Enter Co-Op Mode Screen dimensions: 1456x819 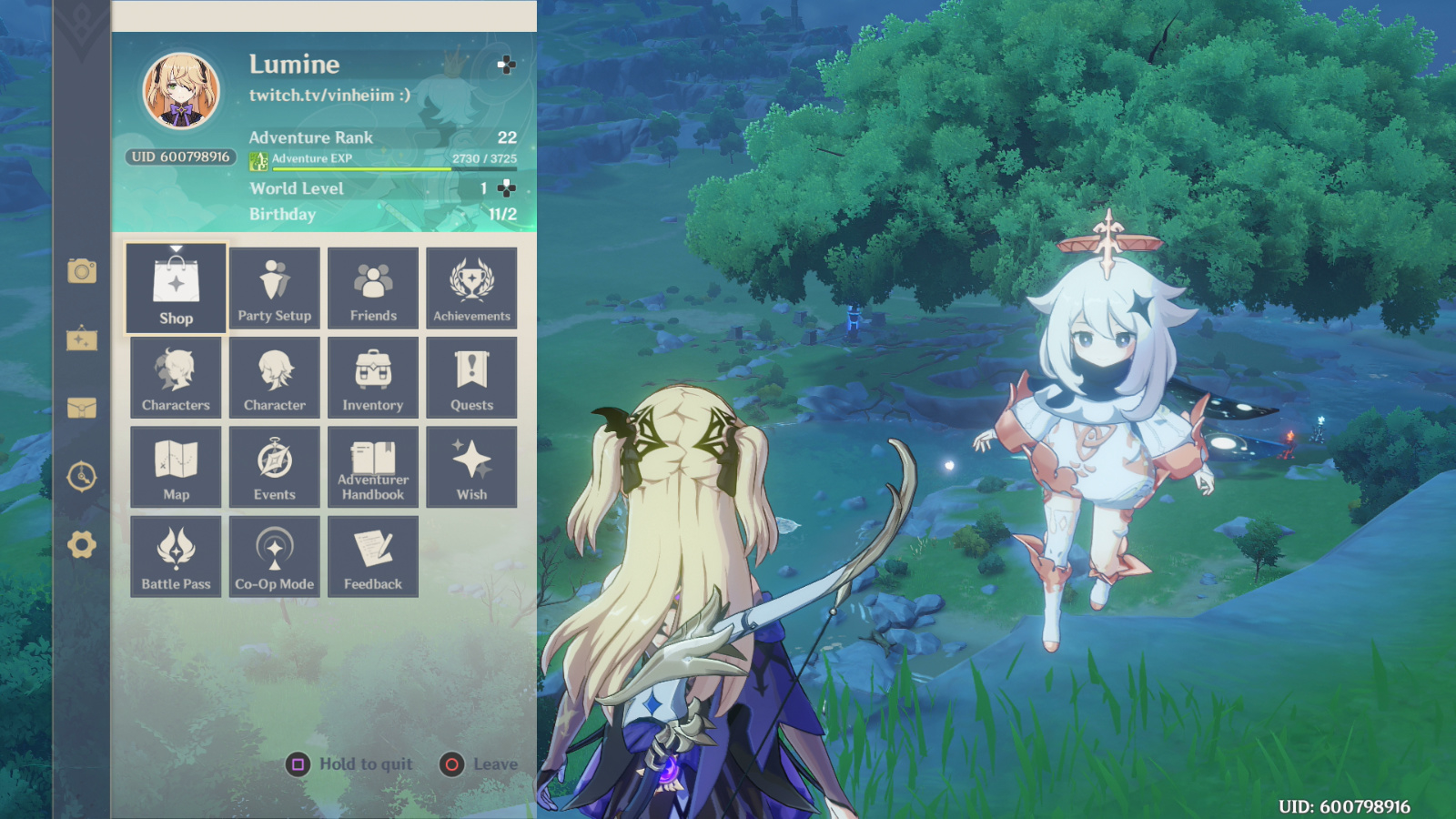275,554
